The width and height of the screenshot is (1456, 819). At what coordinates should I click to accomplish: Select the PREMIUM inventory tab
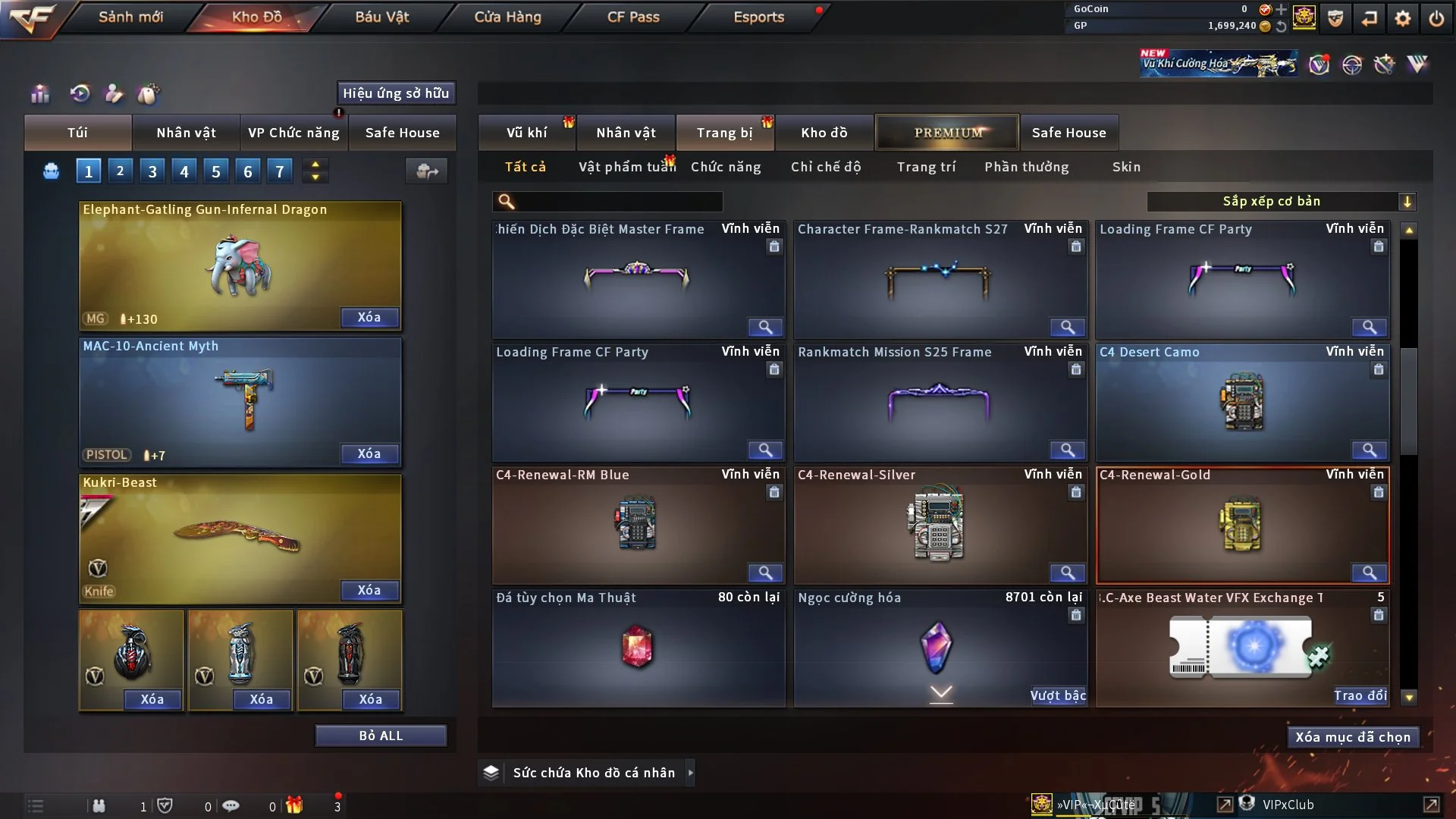pyautogui.click(x=948, y=133)
